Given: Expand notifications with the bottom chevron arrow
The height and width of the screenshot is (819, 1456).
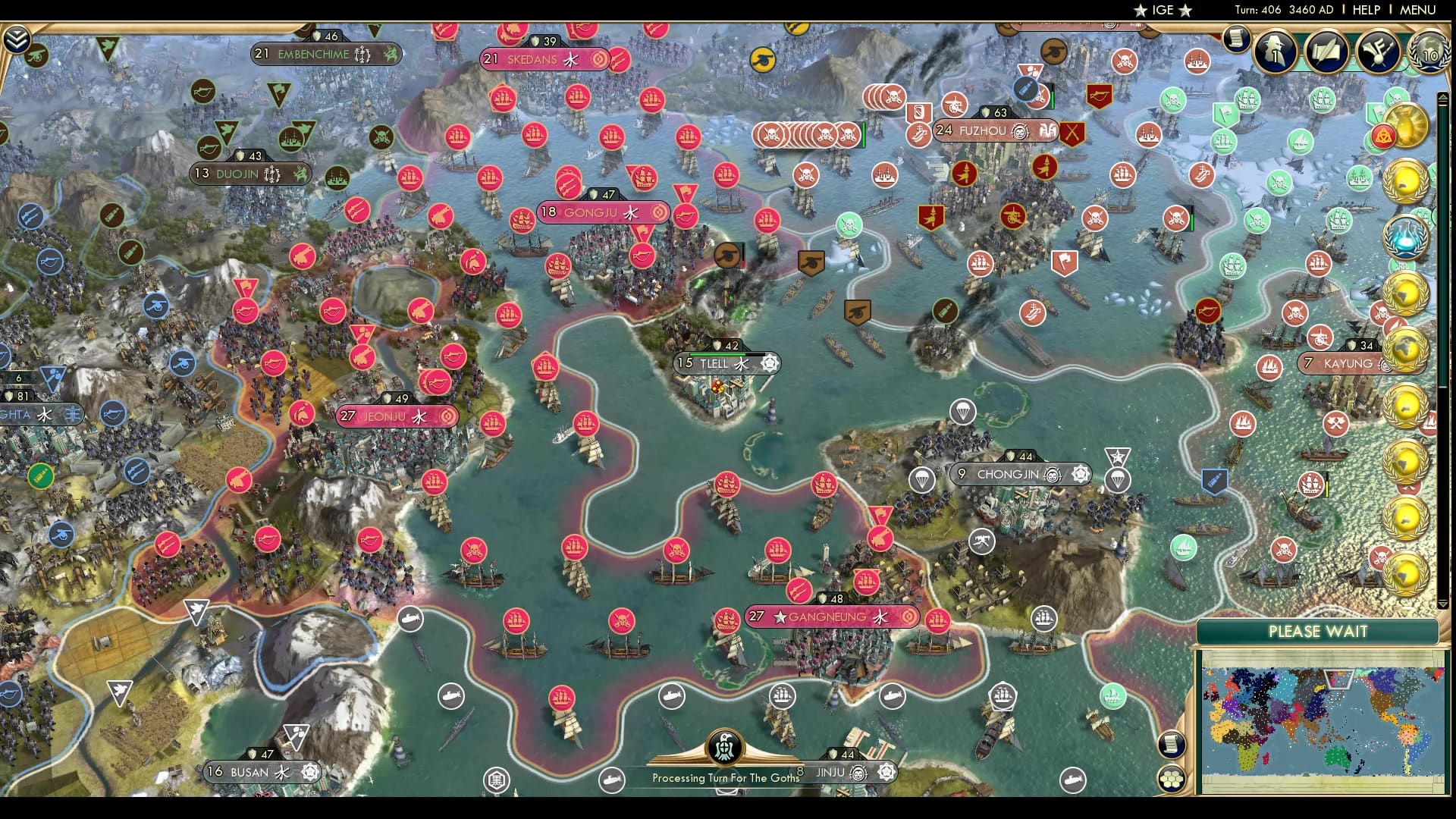Looking at the screenshot, I should (1443, 604).
